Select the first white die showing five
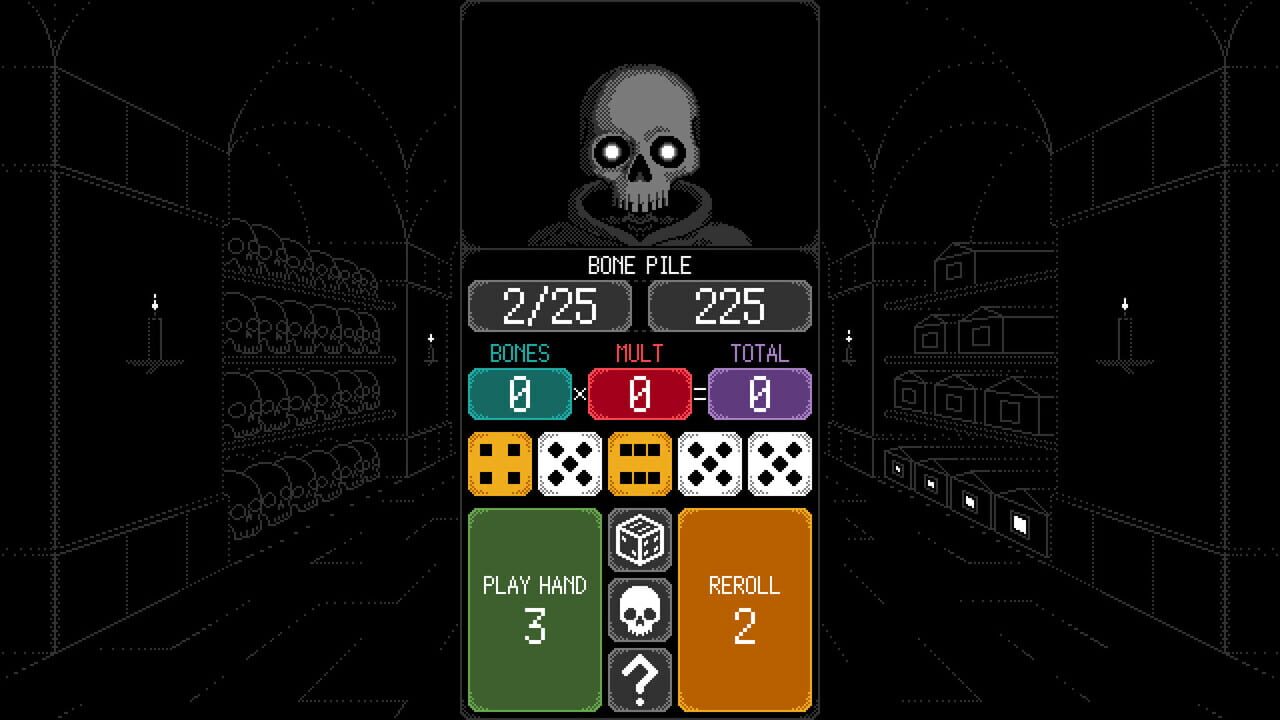Image resolution: width=1280 pixels, height=720 pixels. [x=570, y=463]
